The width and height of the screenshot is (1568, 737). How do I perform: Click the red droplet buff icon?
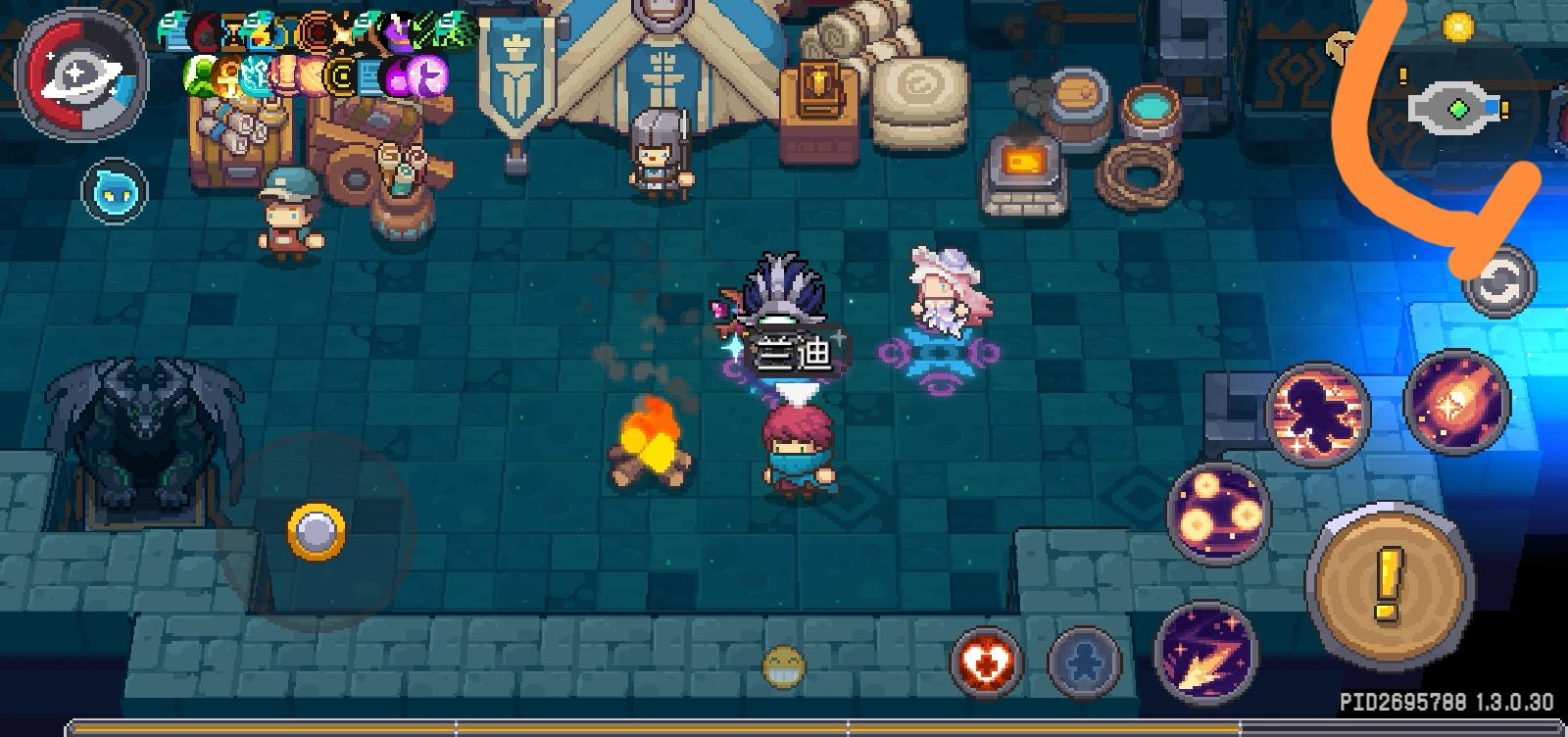[204, 32]
